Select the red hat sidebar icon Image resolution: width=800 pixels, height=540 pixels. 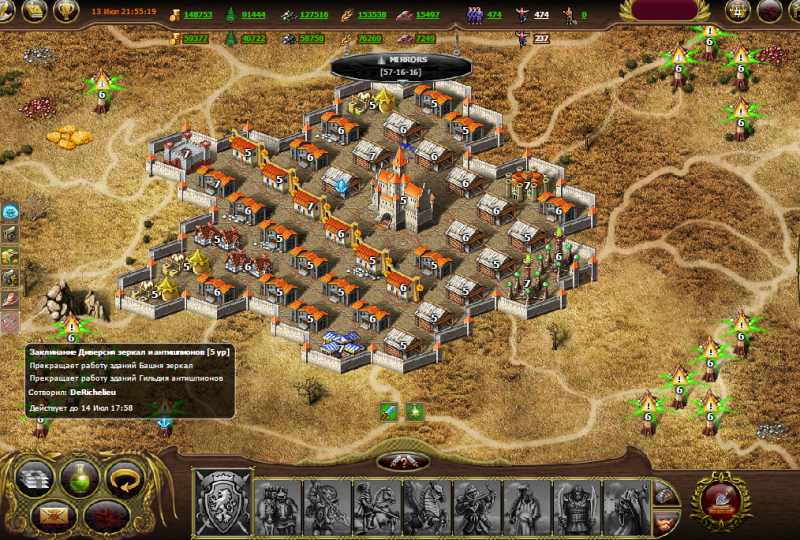tap(11, 299)
